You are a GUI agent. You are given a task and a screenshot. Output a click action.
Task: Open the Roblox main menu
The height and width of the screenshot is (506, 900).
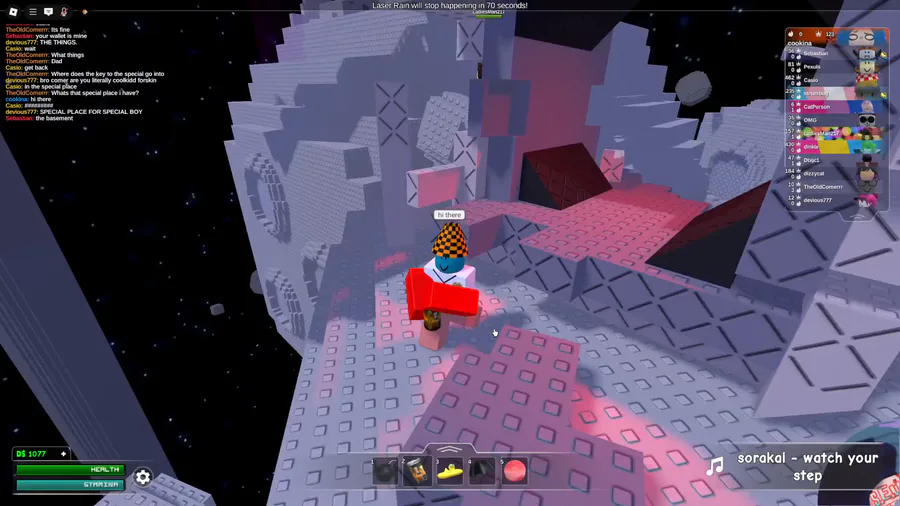point(15,12)
